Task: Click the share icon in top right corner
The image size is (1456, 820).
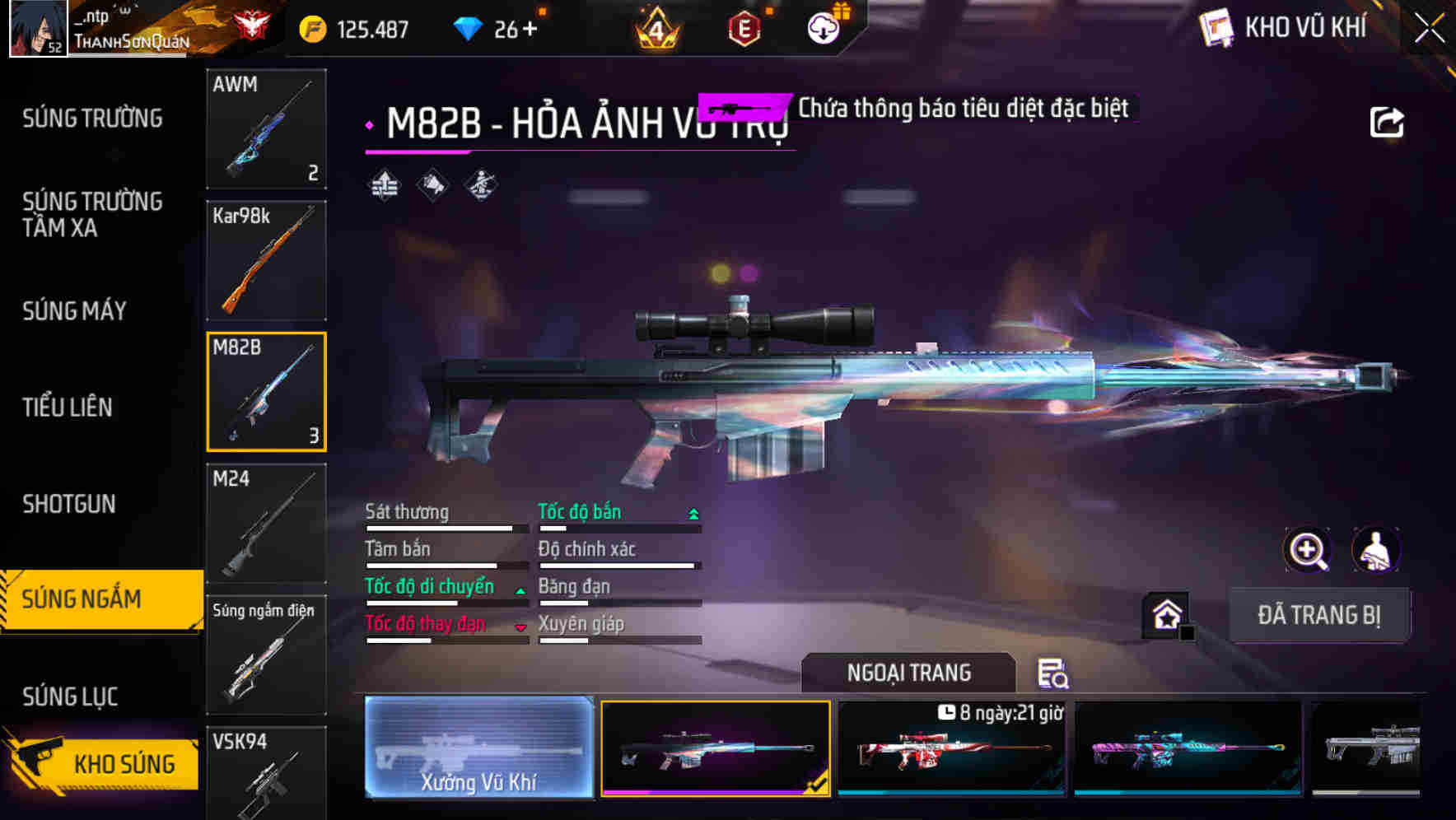Action: click(x=1387, y=121)
